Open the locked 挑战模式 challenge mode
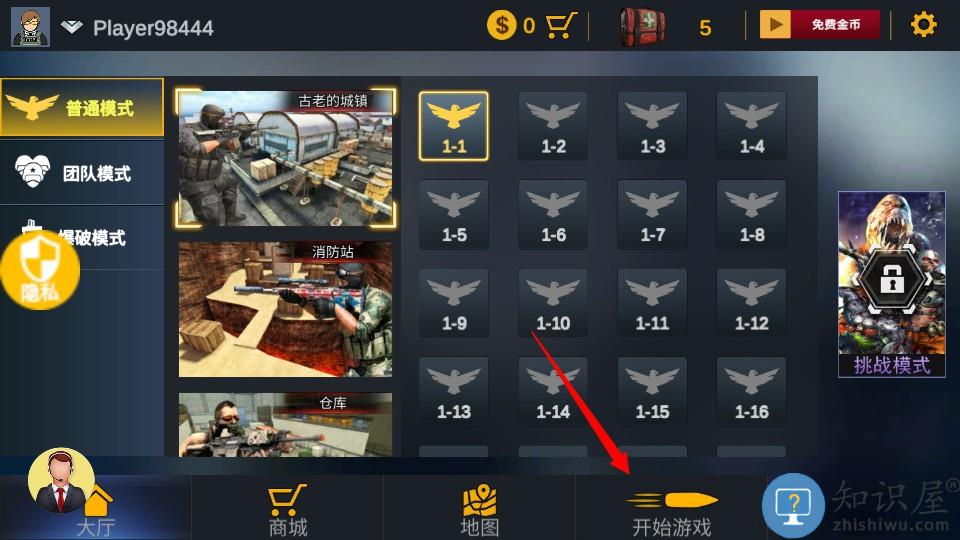This screenshot has height=540, width=960. click(891, 285)
